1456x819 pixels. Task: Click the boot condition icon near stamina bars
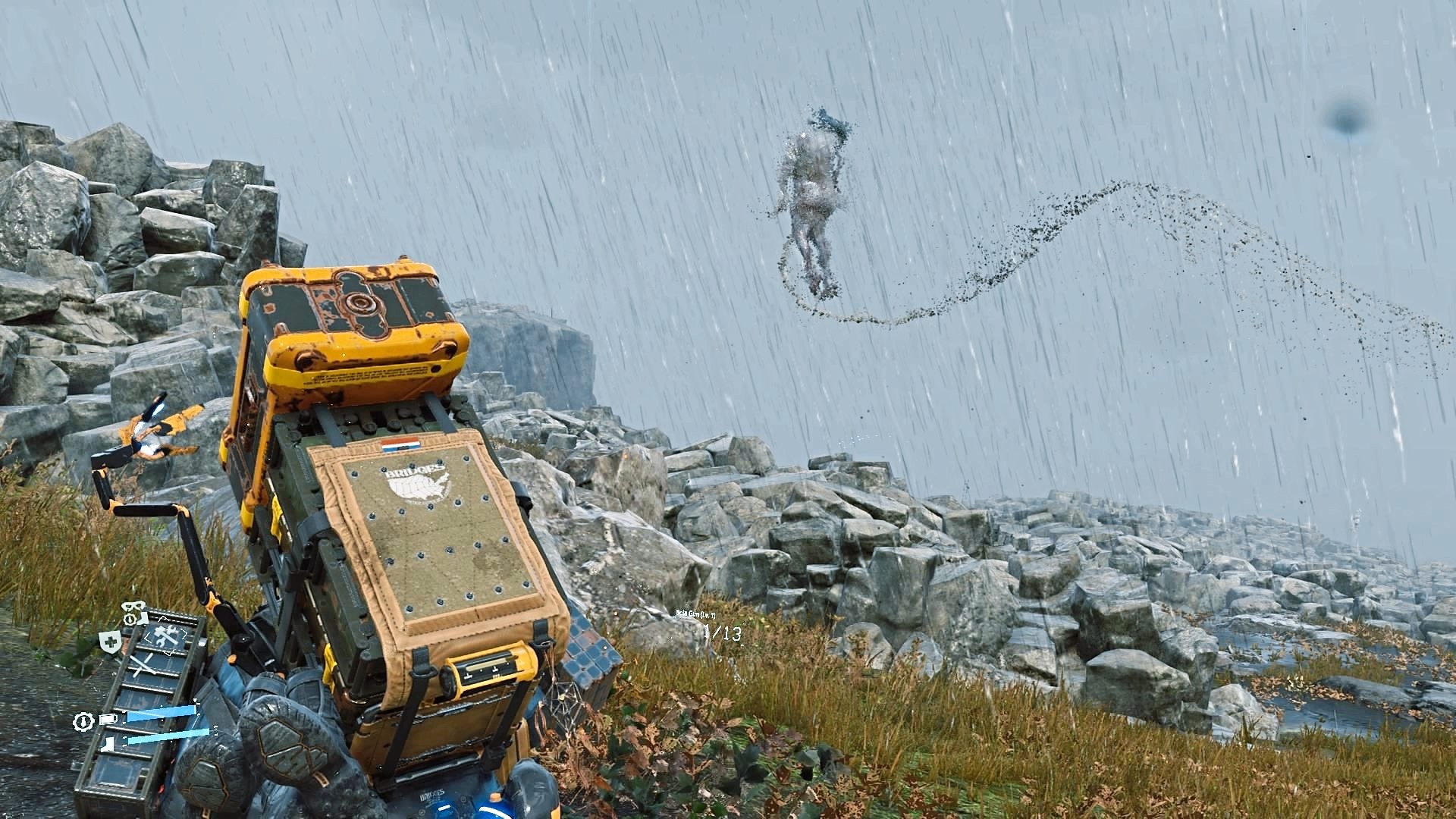(x=107, y=743)
